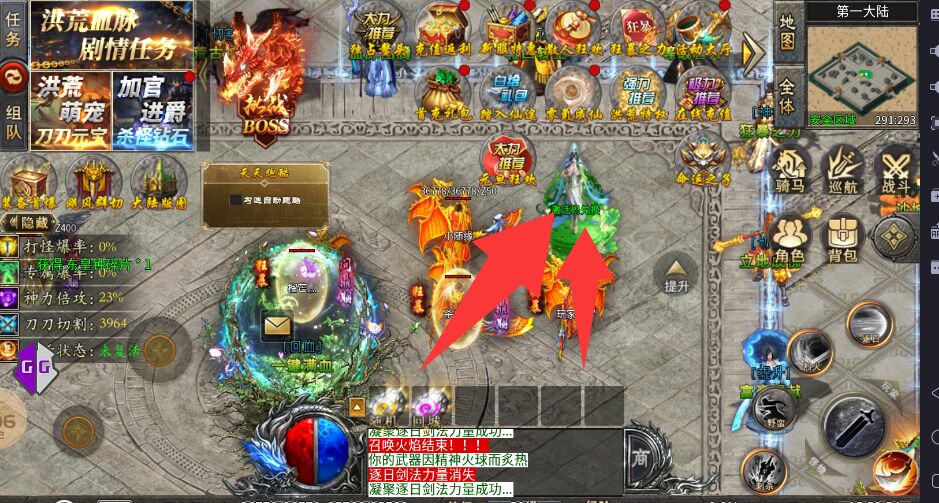Open the 洪荒萌宠 pet banner
Viewport: 939px width, 503px height.
click(69, 109)
